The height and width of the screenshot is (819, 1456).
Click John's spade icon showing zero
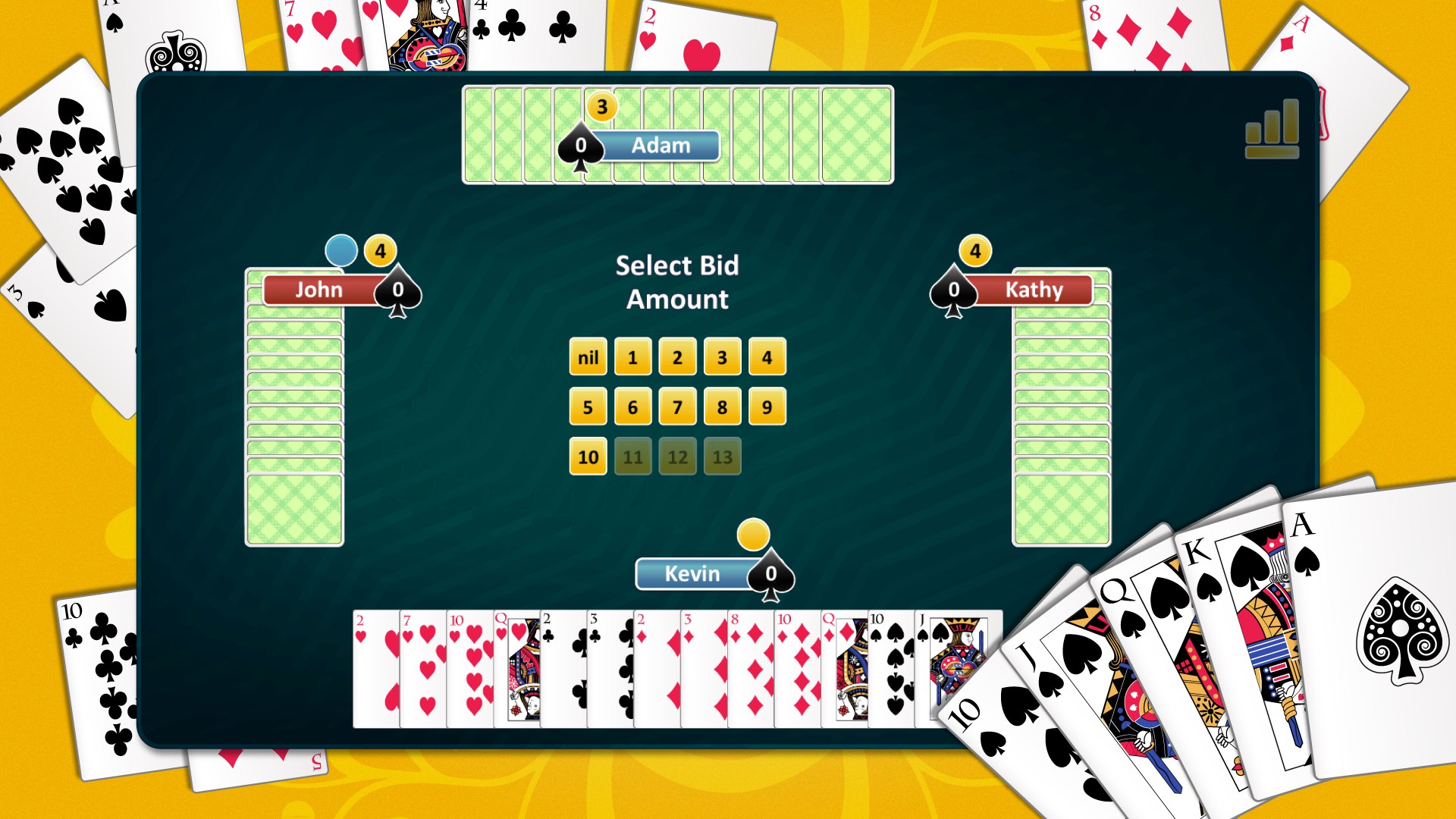click(x=397, y=290)
